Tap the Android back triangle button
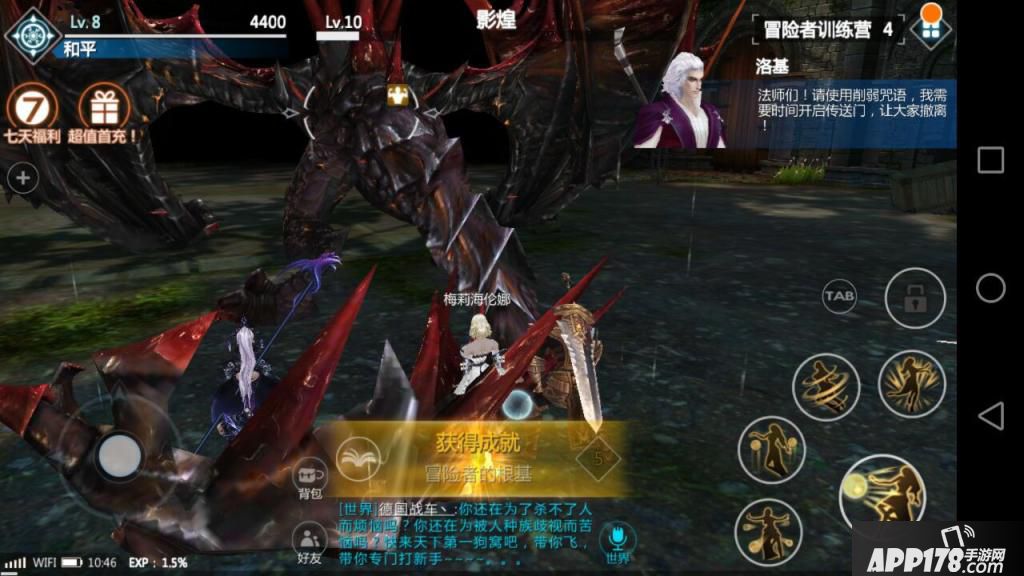This screenshot has width=1024, height=576. tap(990, 416)
